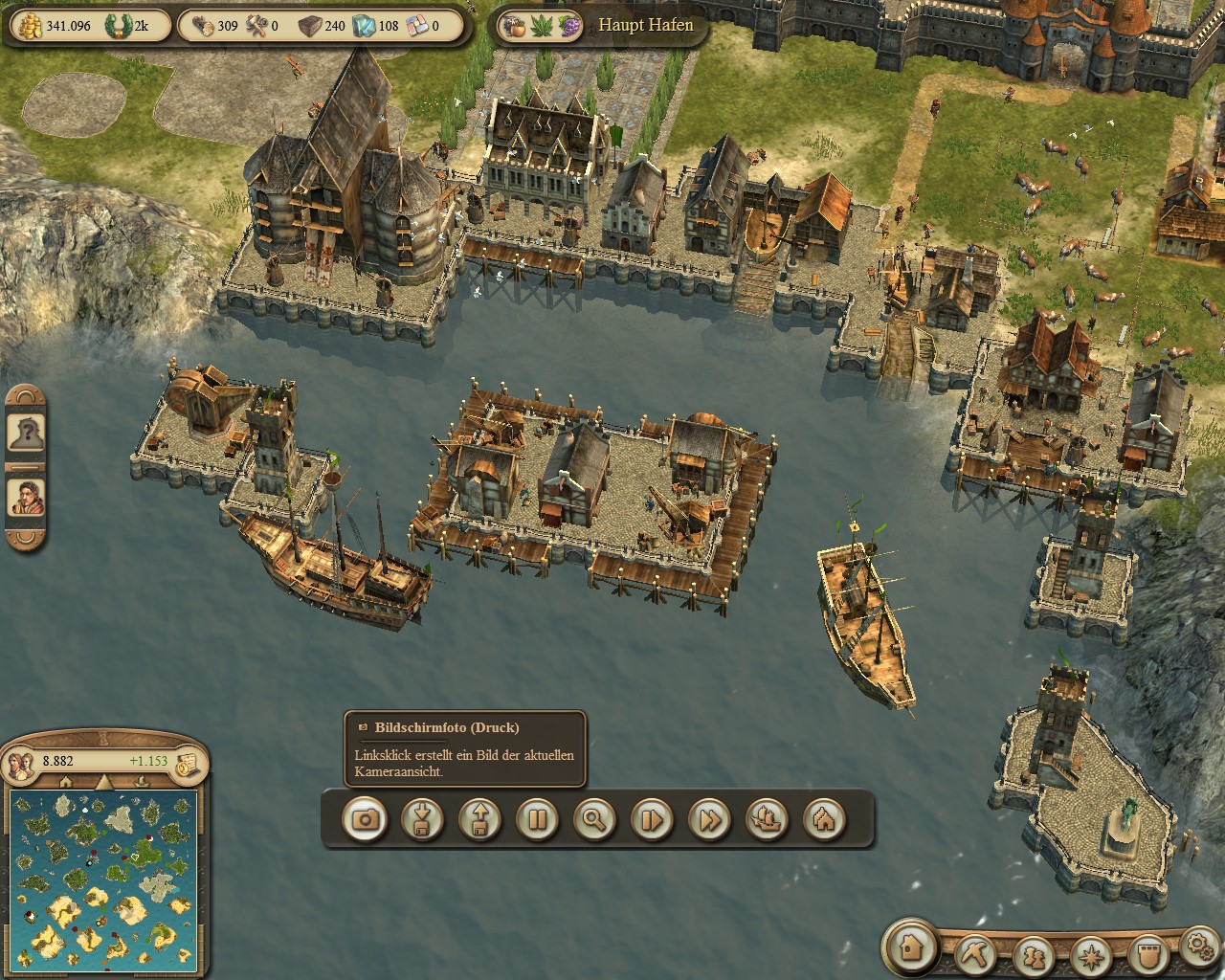
Task: Open the shield-shaped crest menu
Action: point(1146,954)
